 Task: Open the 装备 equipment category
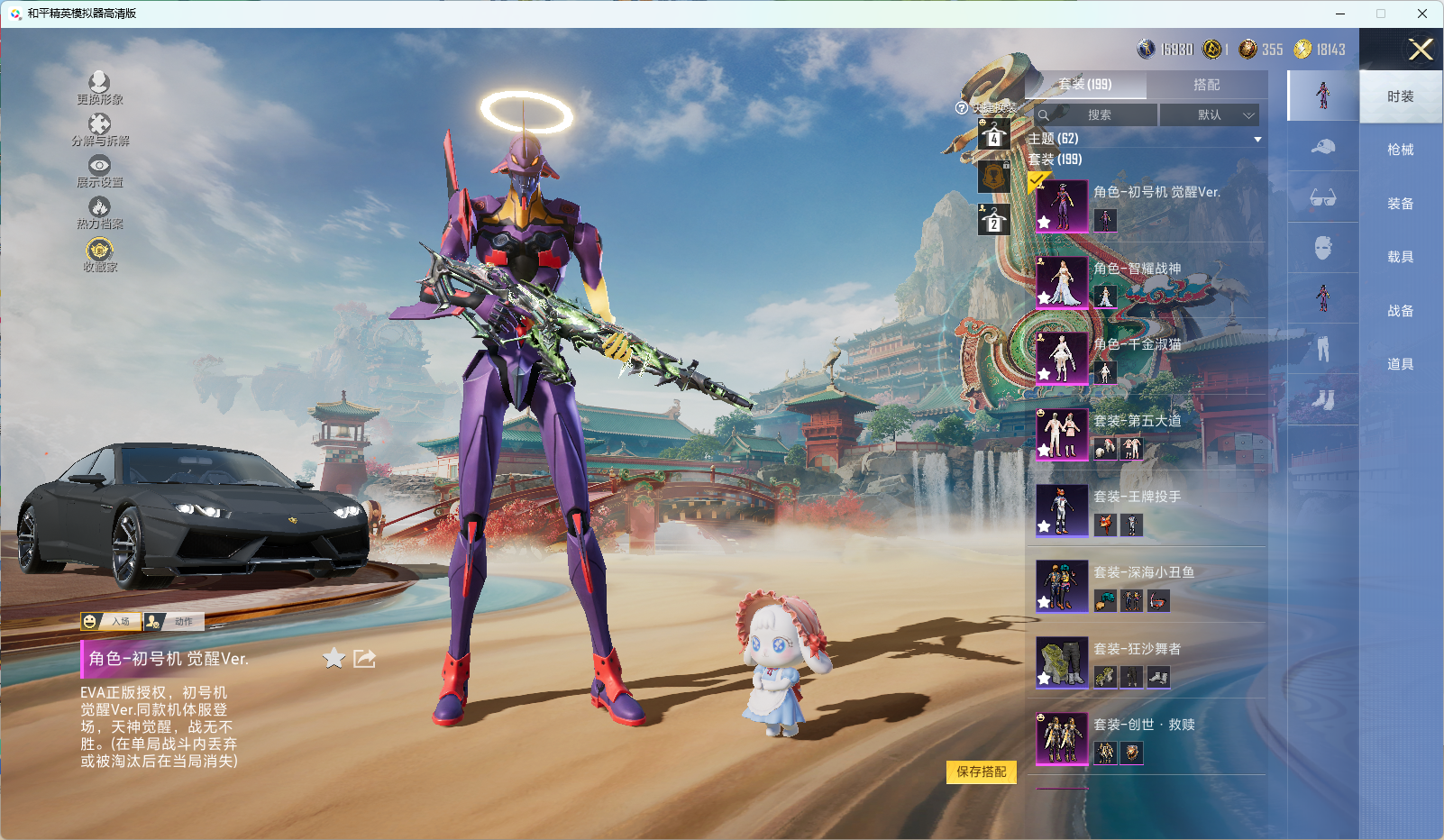pyautogui.click(x=1400, y=204)
